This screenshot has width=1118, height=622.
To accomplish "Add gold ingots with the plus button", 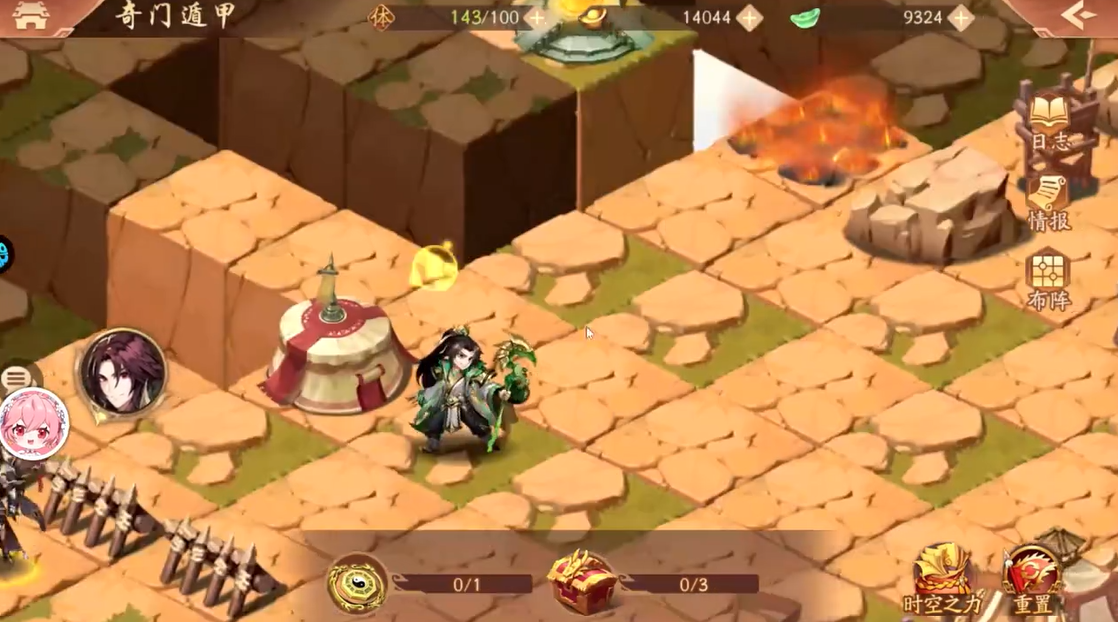I will point(749,18).
